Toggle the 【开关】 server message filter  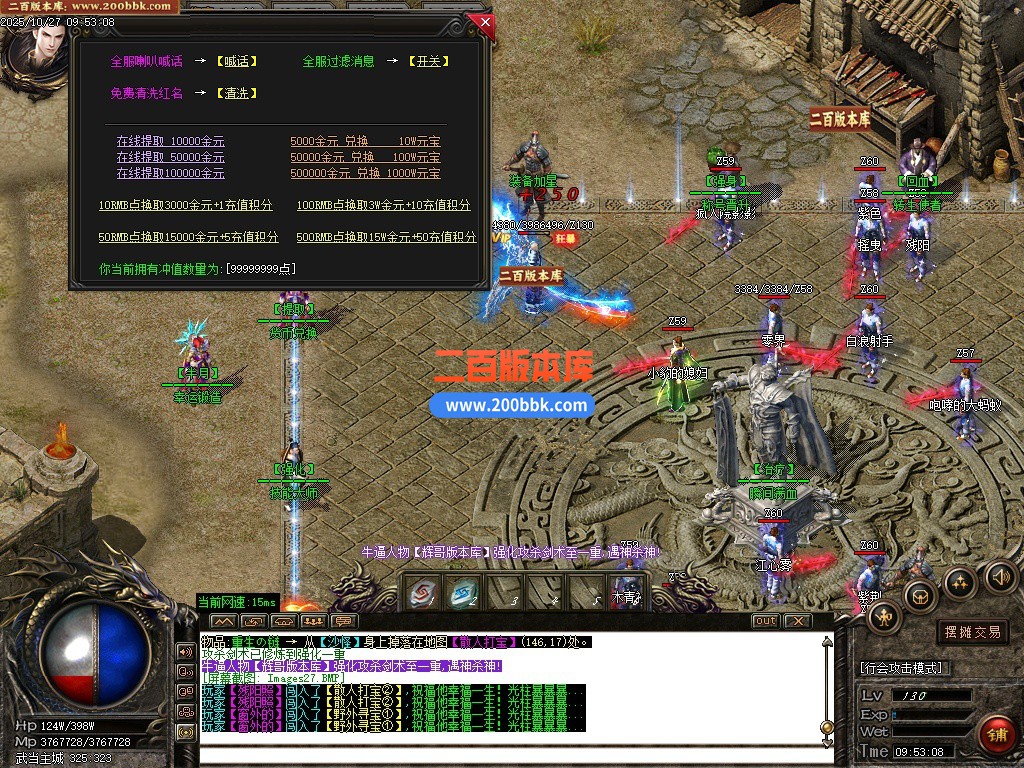[x=427, y=61]
